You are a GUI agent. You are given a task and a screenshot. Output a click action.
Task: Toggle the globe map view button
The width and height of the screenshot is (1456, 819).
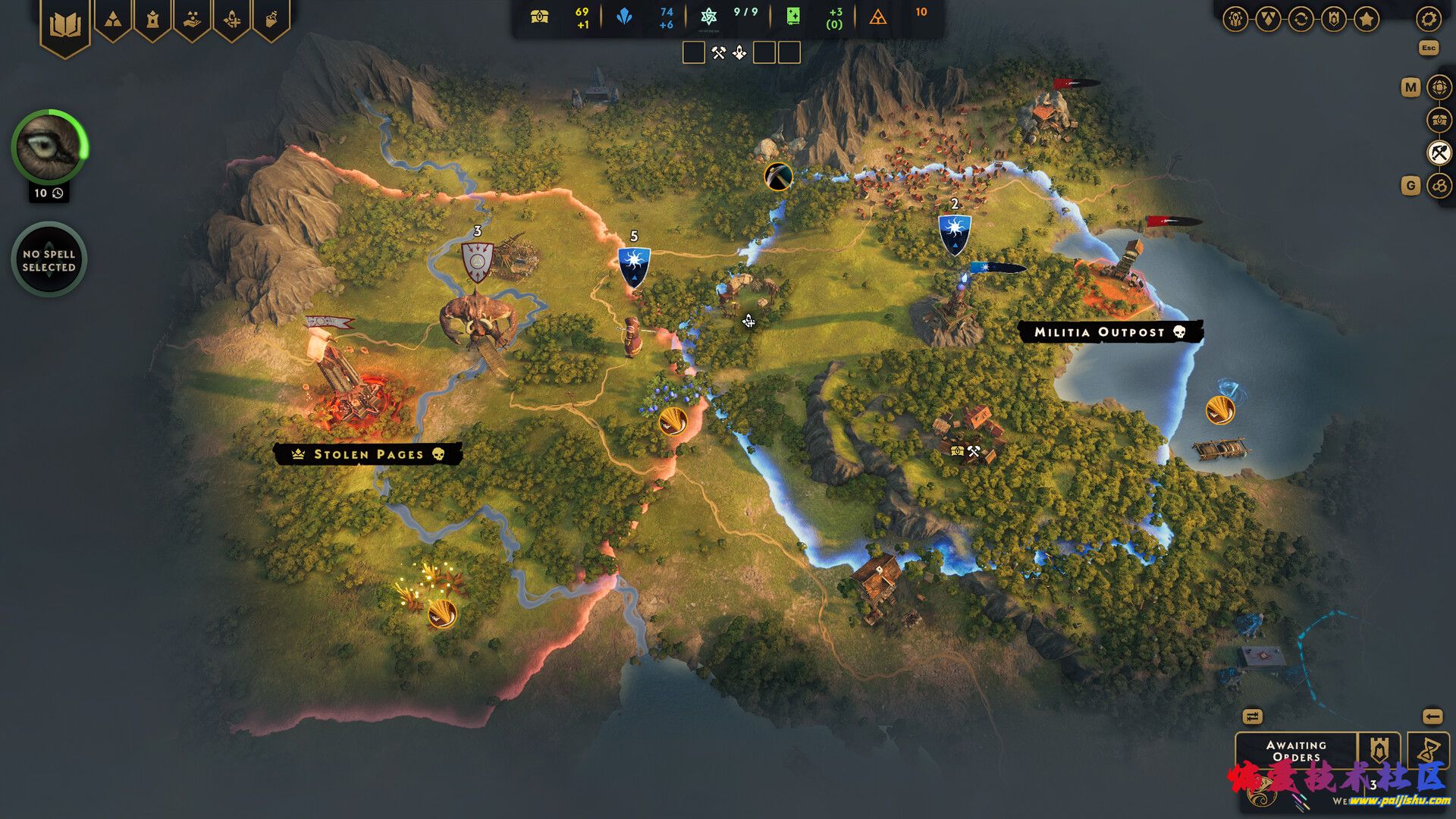tap(1439, 87)
